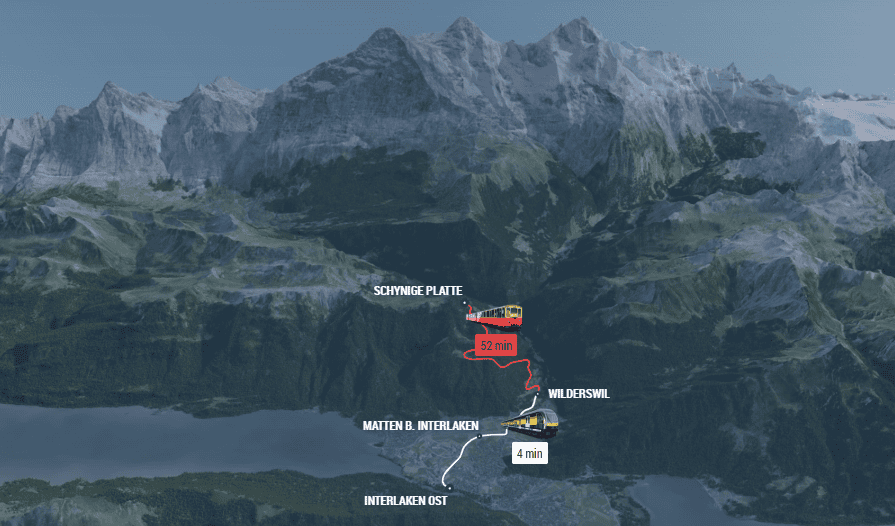Pick the Matten b. Interlaken station label

tap(418, 426)
